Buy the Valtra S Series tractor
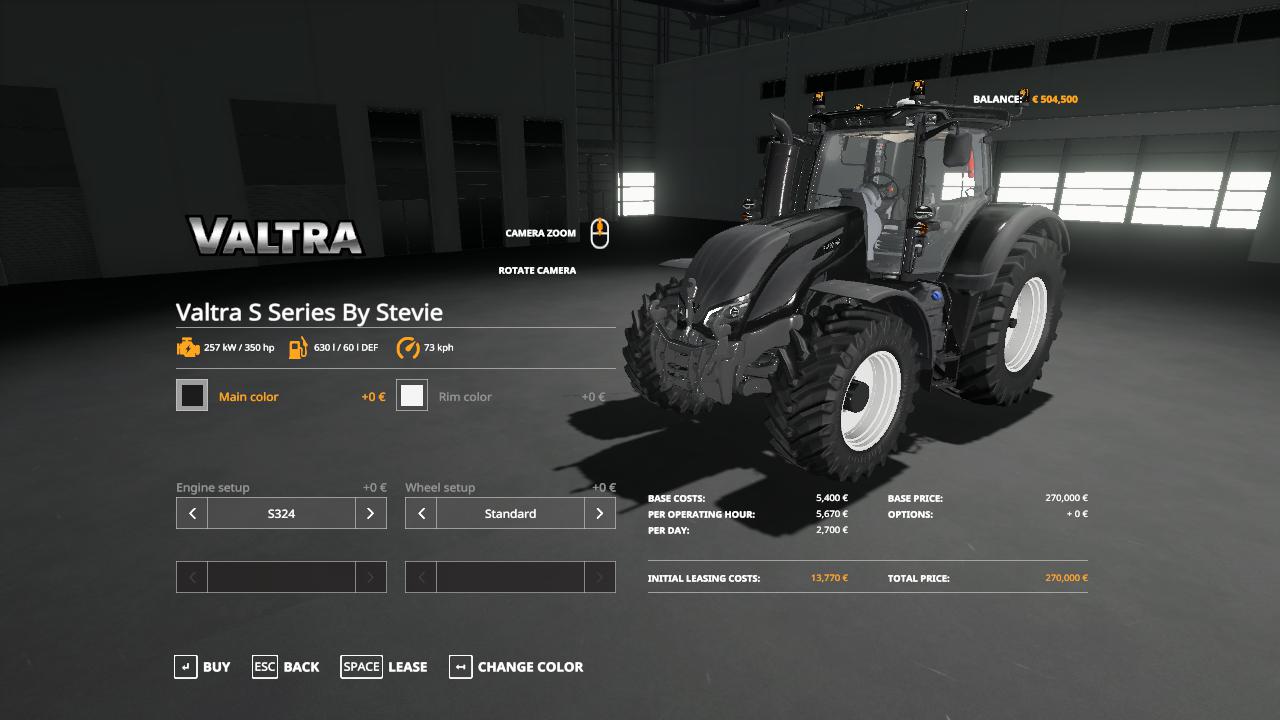Image resolution: width=1280 pixels, height=720 pixels. pyautogui.click(x=203, y=667)
